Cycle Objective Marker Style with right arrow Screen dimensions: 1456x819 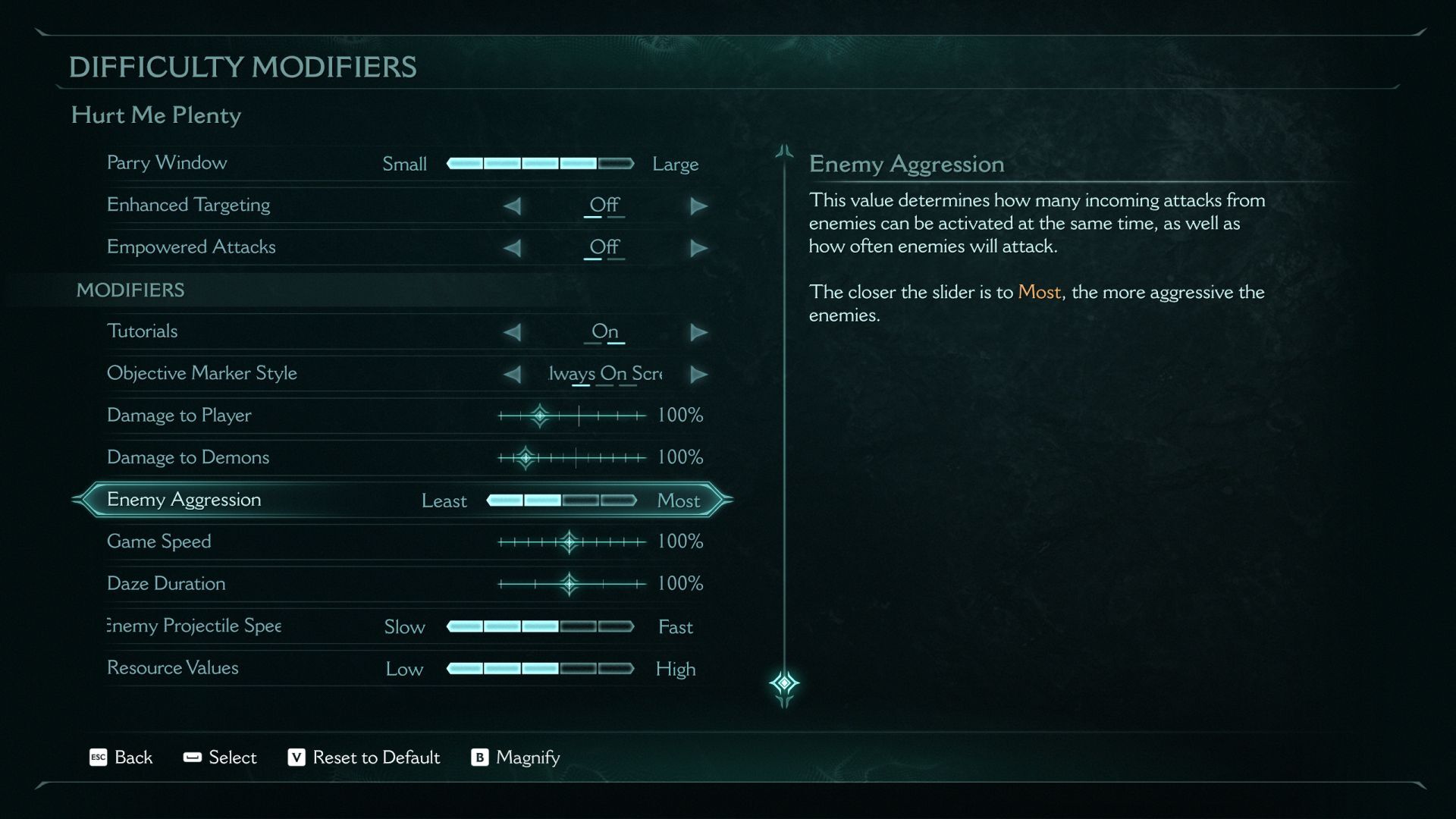click(698, 374)
